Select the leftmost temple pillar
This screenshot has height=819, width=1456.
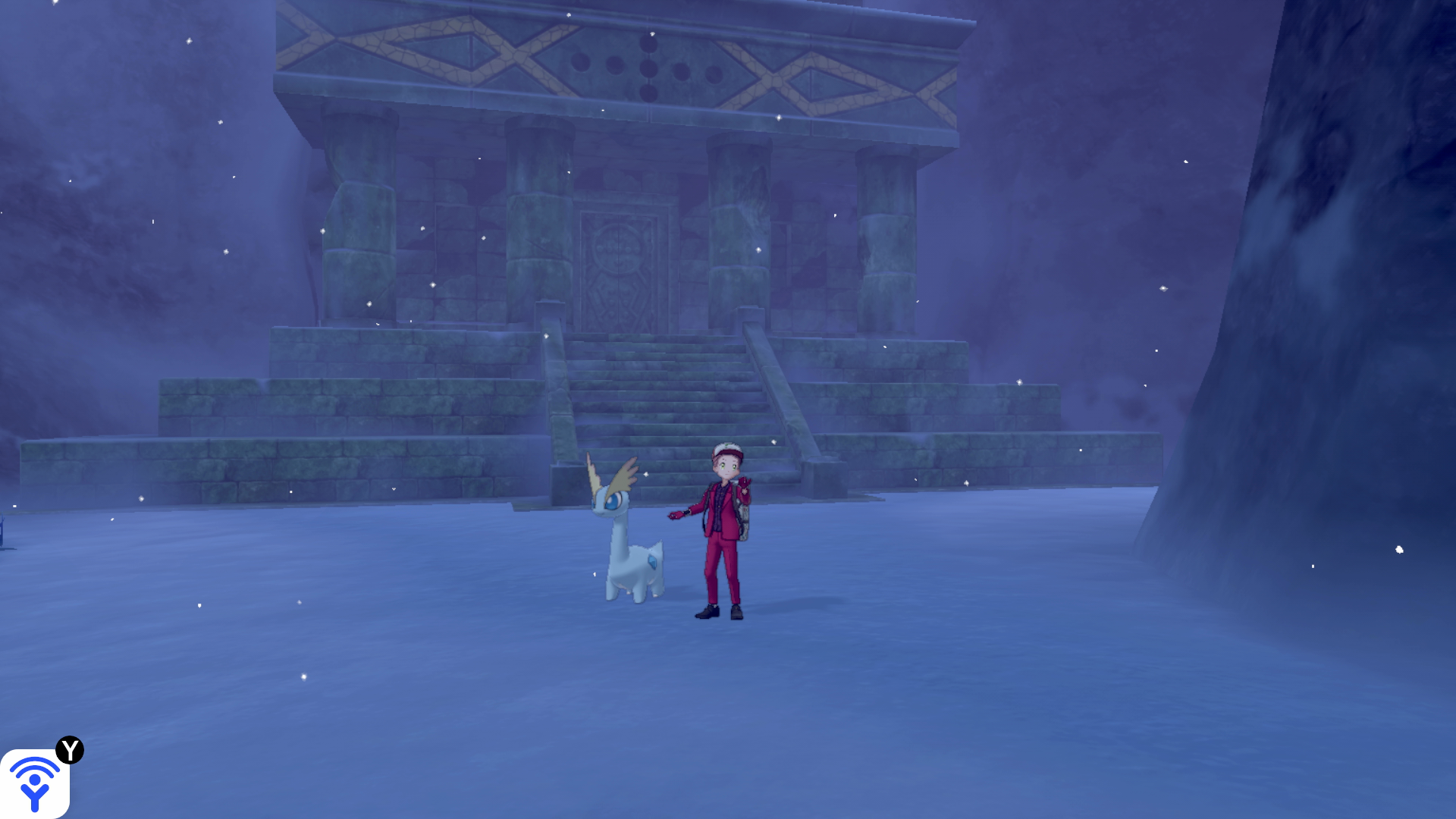click(356, 220)
